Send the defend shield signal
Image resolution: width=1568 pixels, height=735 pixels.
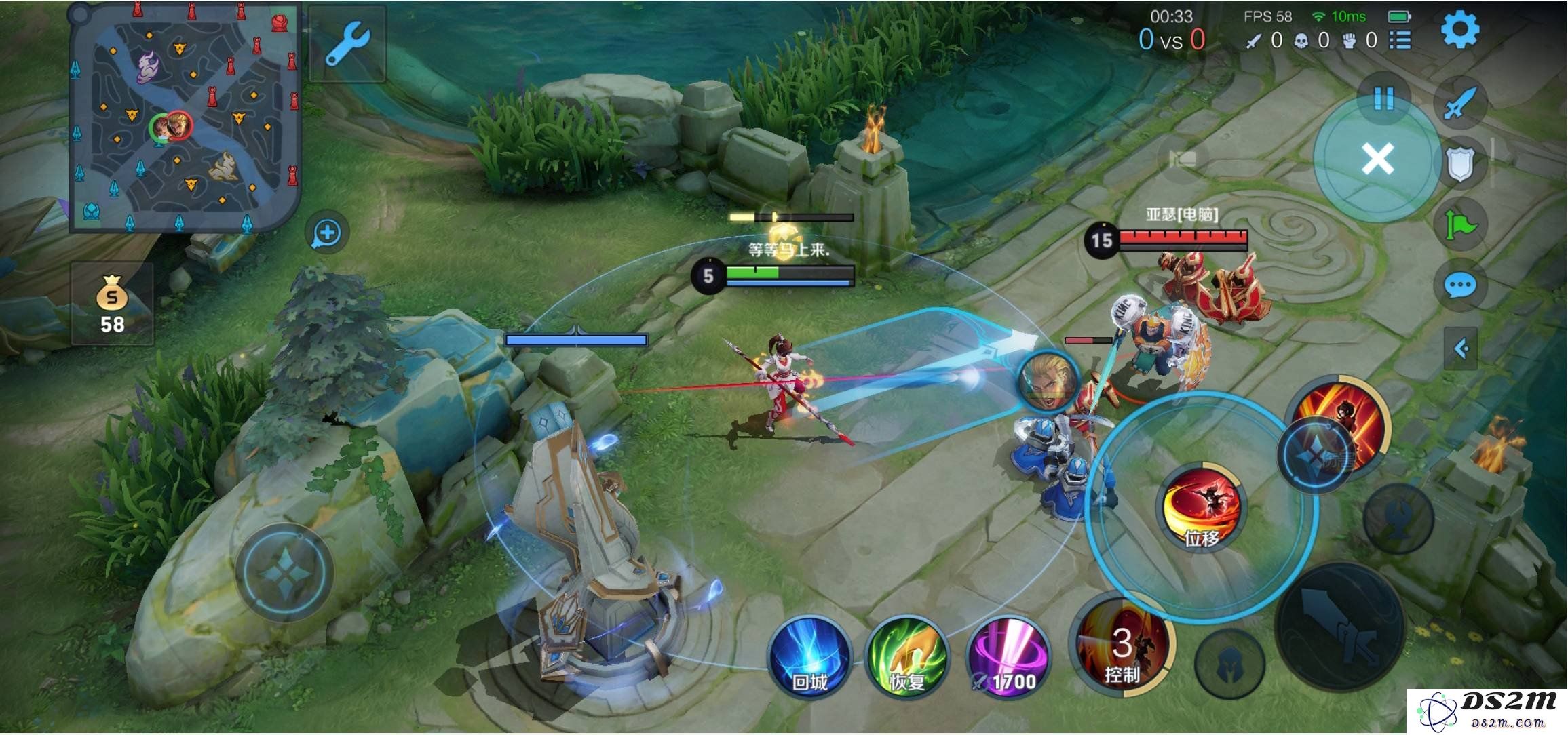click(x=1459, y=163)
